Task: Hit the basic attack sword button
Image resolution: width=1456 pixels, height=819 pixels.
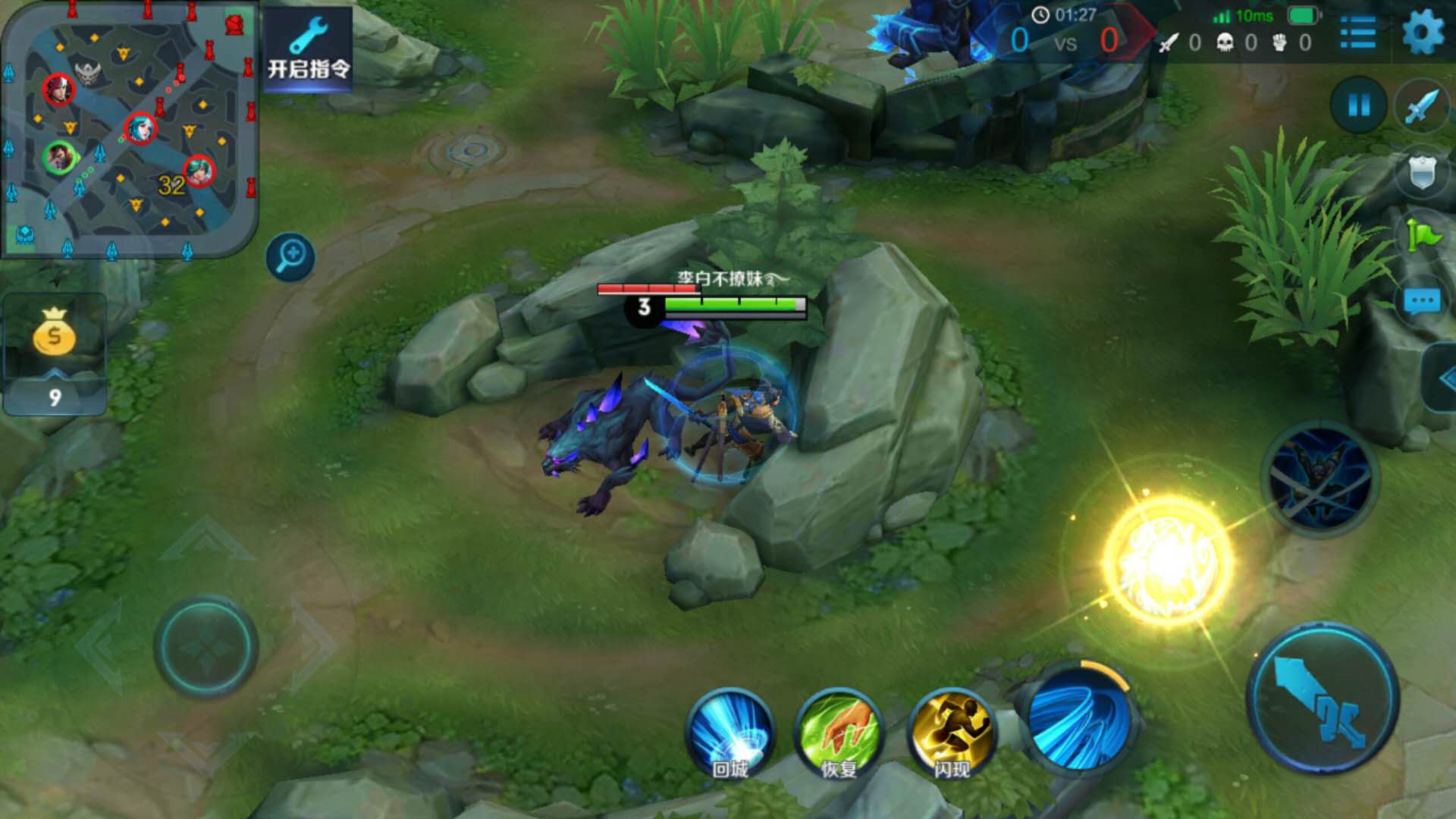Action: coord(1323,698)
